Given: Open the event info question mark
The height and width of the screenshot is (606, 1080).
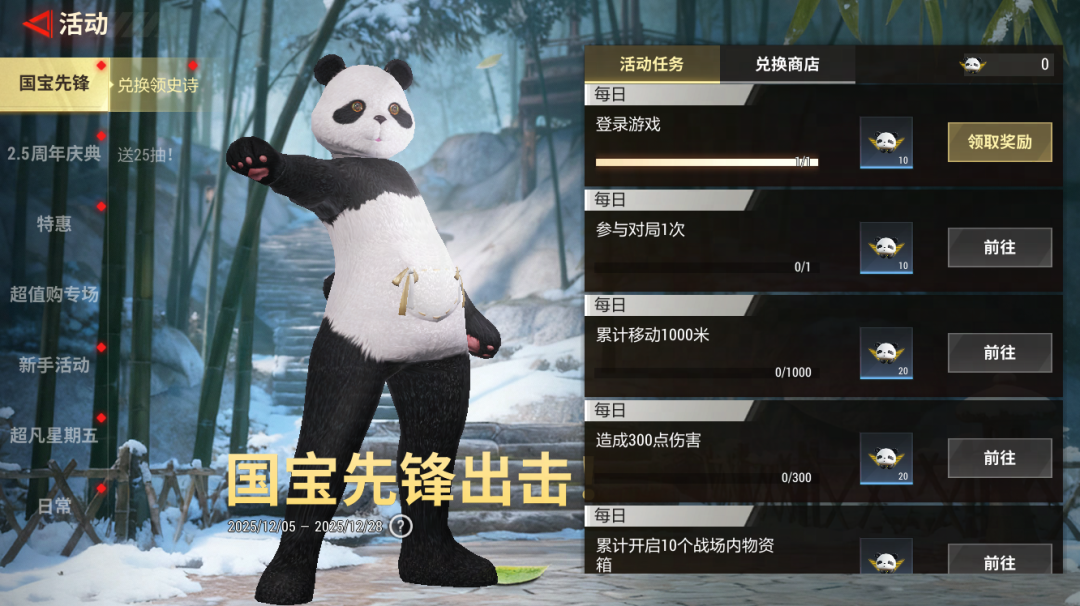Looking at the screenshot, I should (x=401, y=526).
